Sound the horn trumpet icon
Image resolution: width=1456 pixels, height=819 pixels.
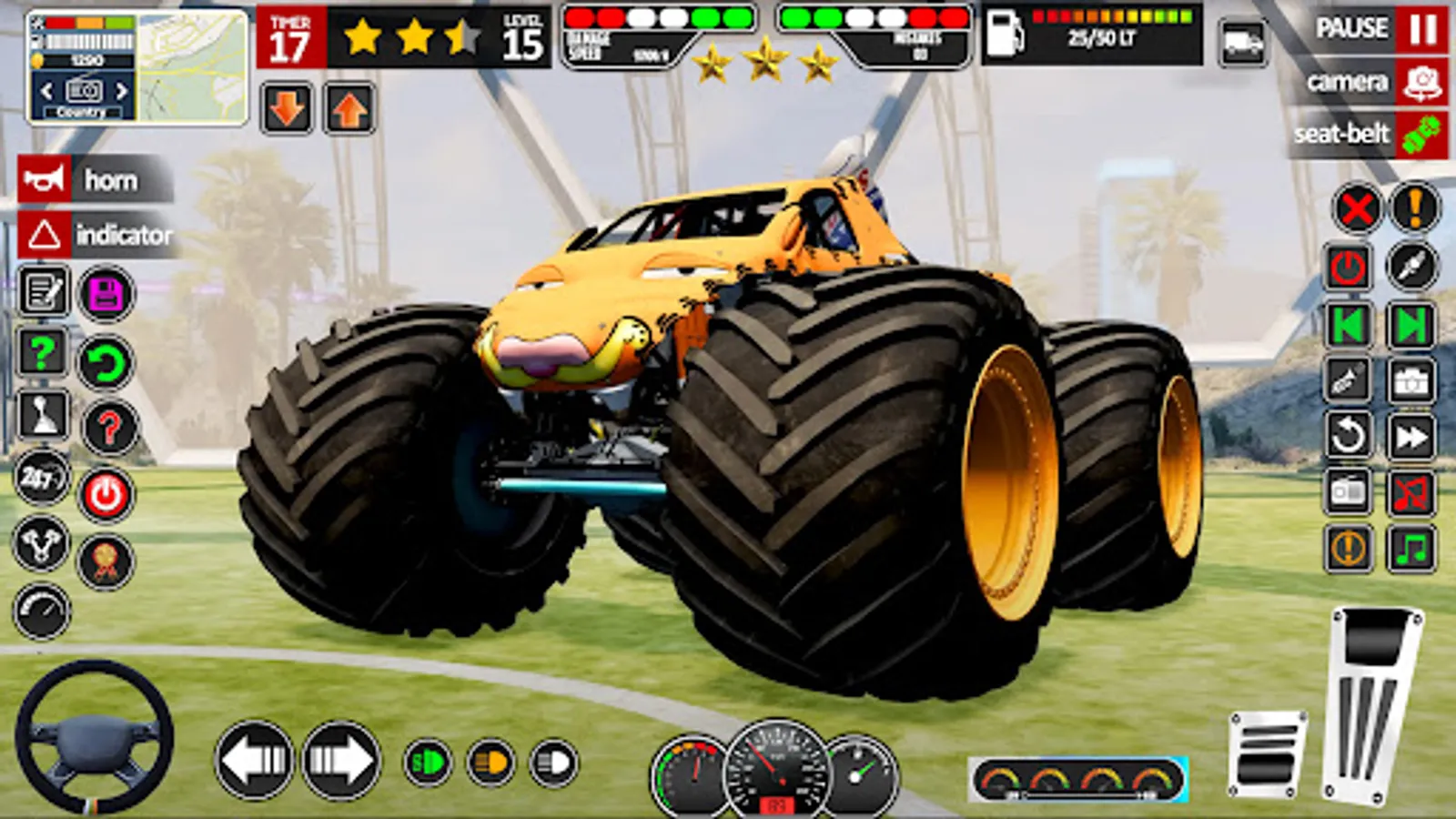[x=45, y=179]
